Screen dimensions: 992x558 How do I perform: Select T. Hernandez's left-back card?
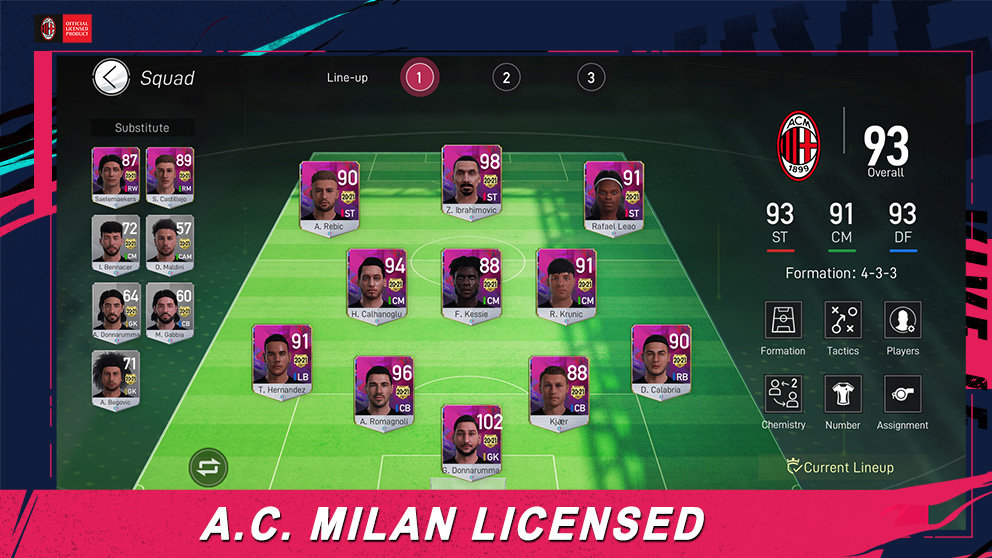pyautogui.click(x=282, y=356)
